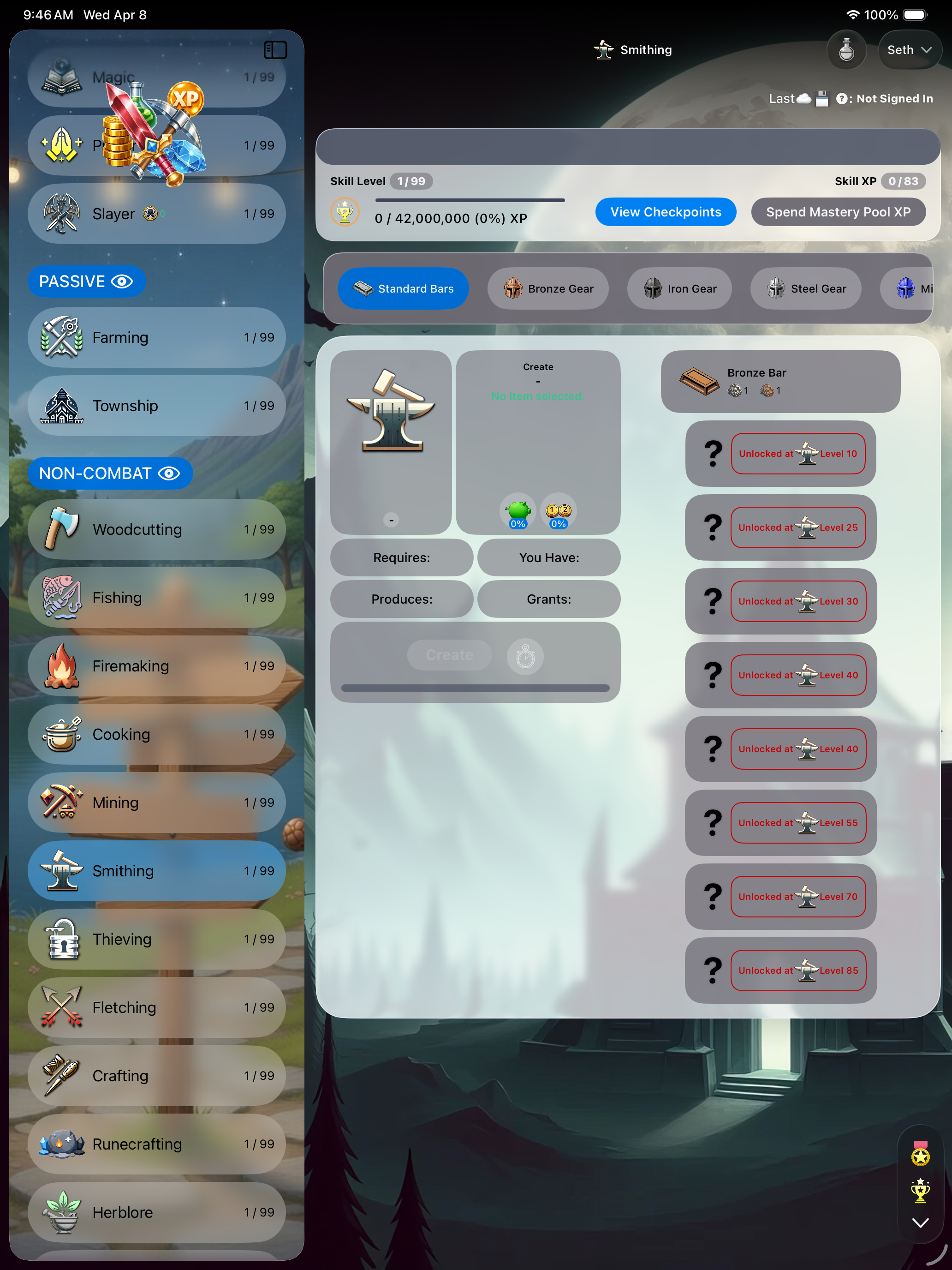Select the Bronze Bar recipe item

coord(780,381)
